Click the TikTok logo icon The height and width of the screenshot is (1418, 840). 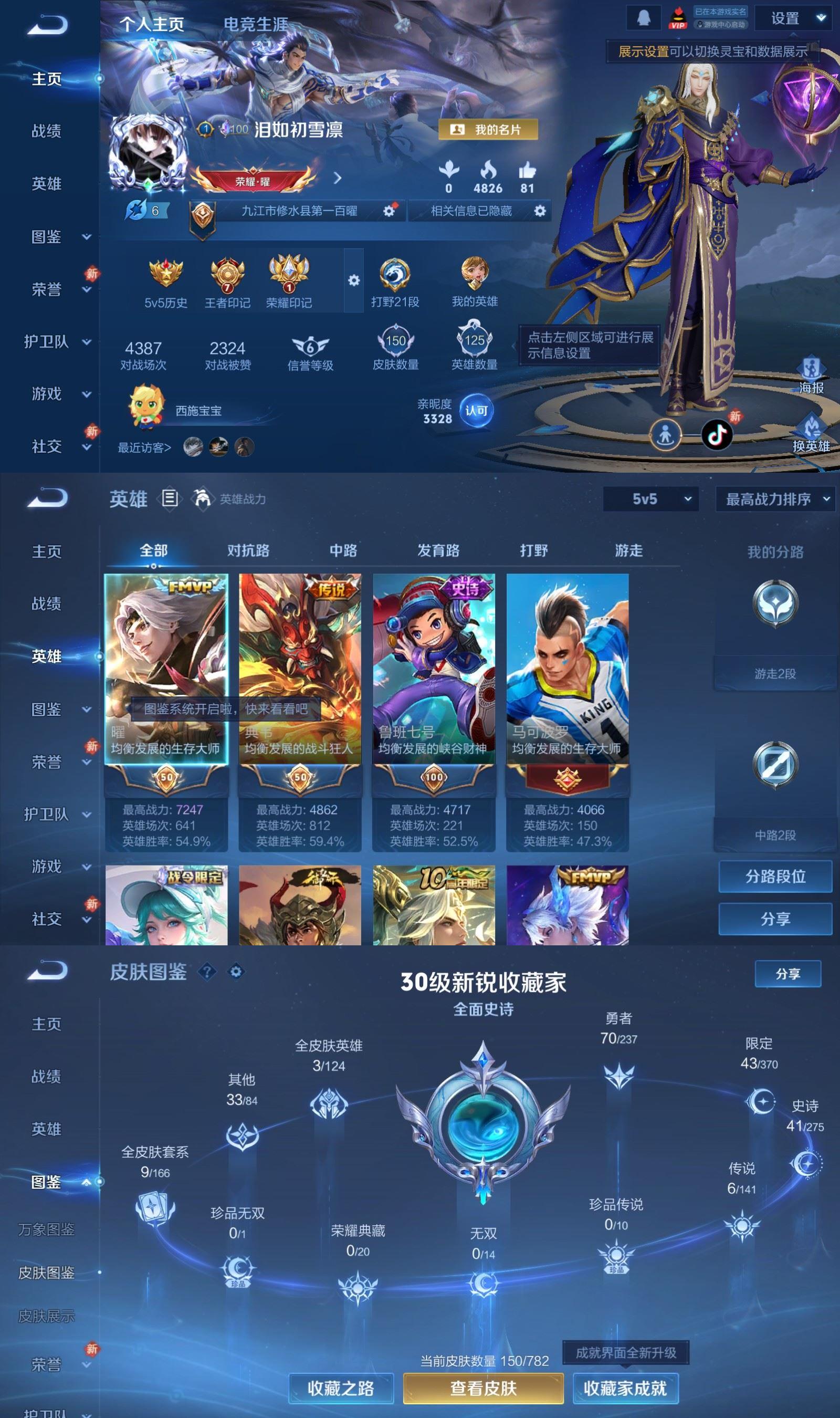[717, 435]
